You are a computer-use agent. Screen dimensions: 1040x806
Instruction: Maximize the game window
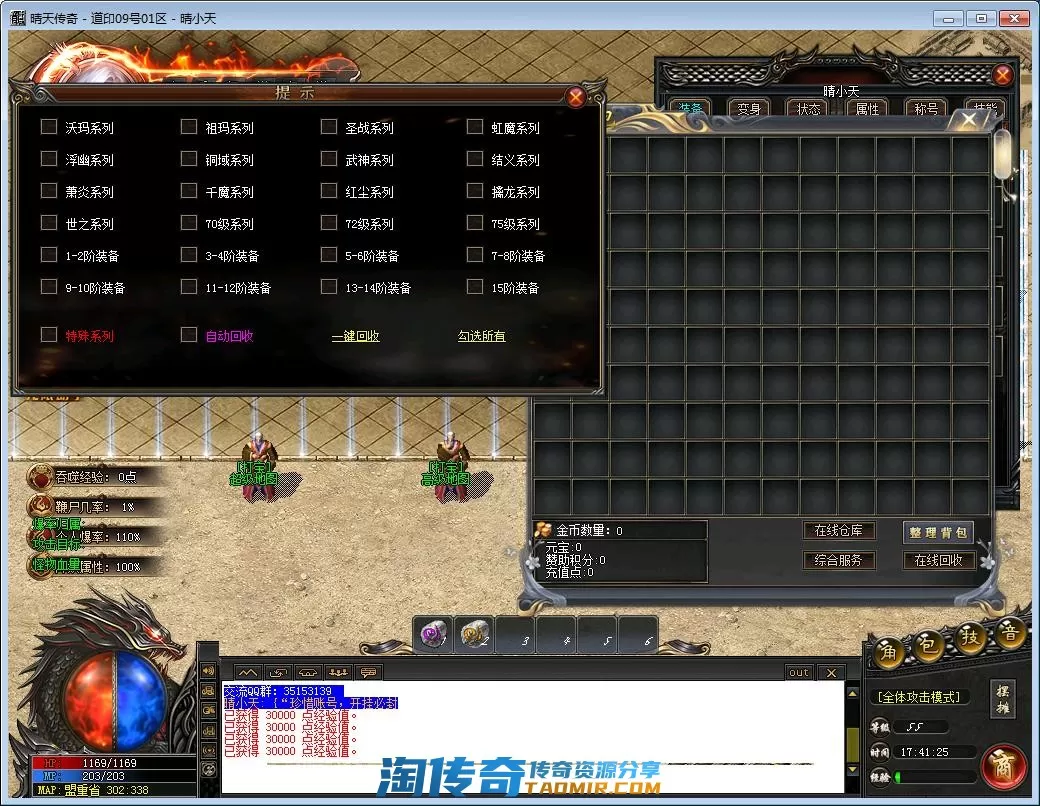982,18
